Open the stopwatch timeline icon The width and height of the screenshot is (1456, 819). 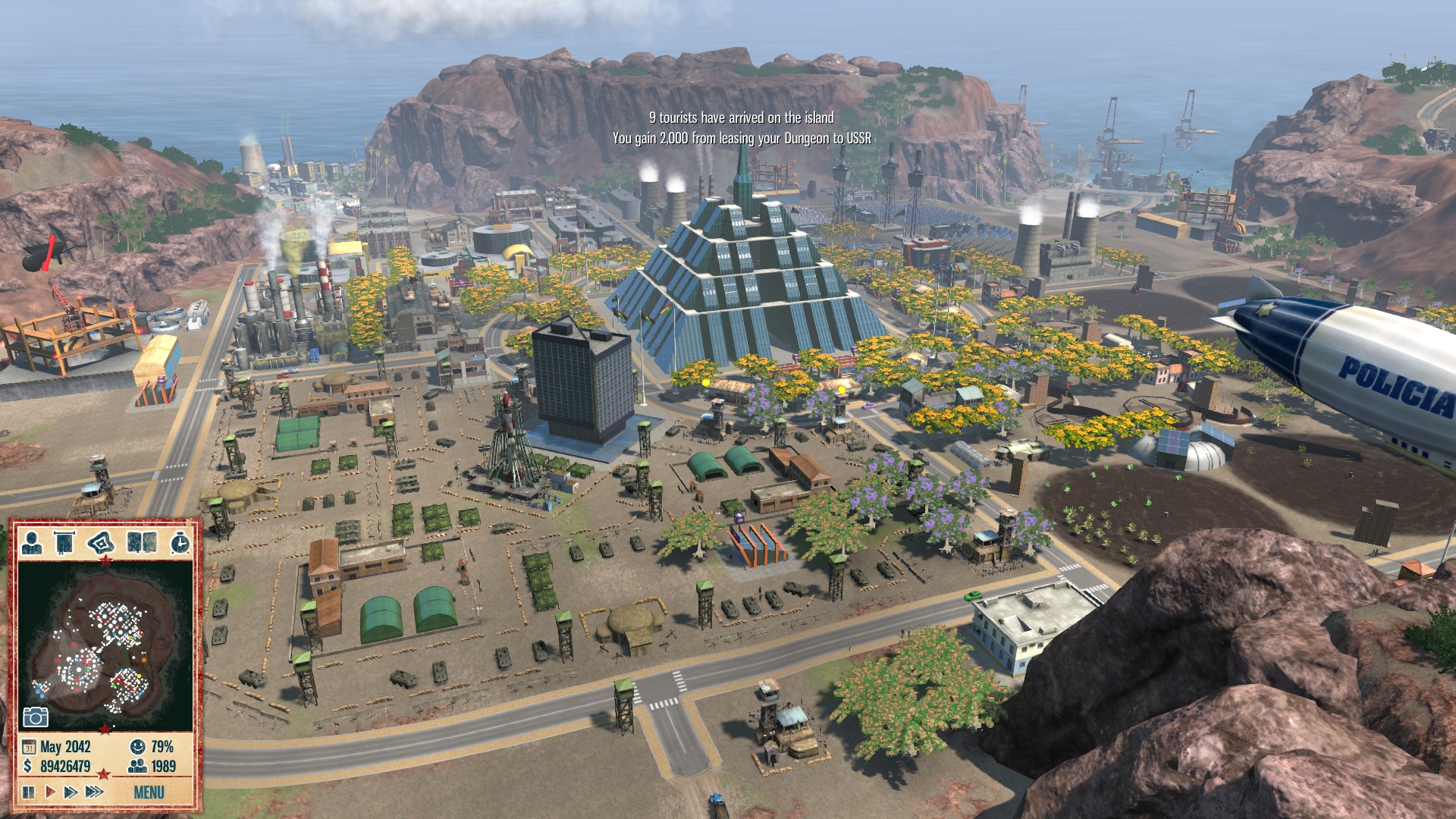180,543
